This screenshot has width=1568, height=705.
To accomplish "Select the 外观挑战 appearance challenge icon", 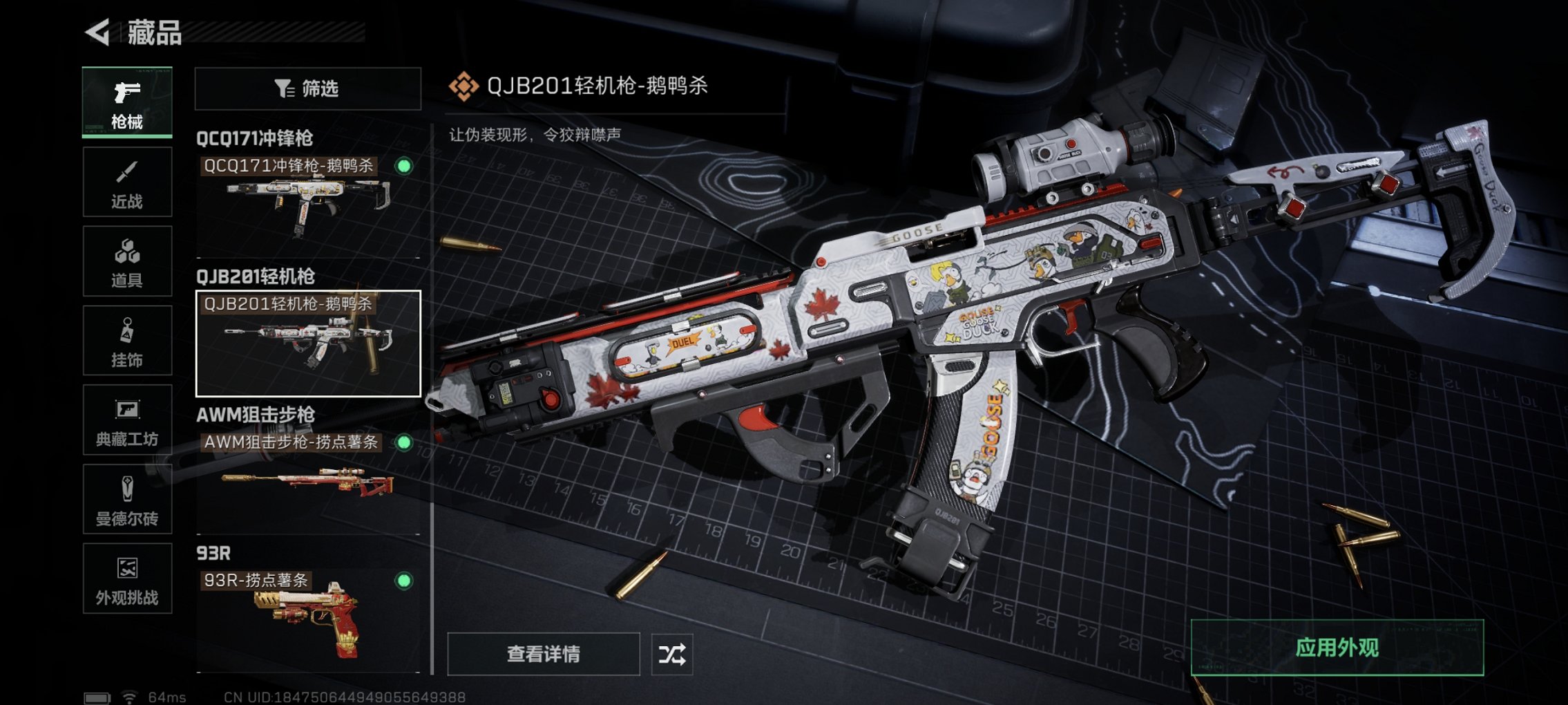I will point(126,579).
